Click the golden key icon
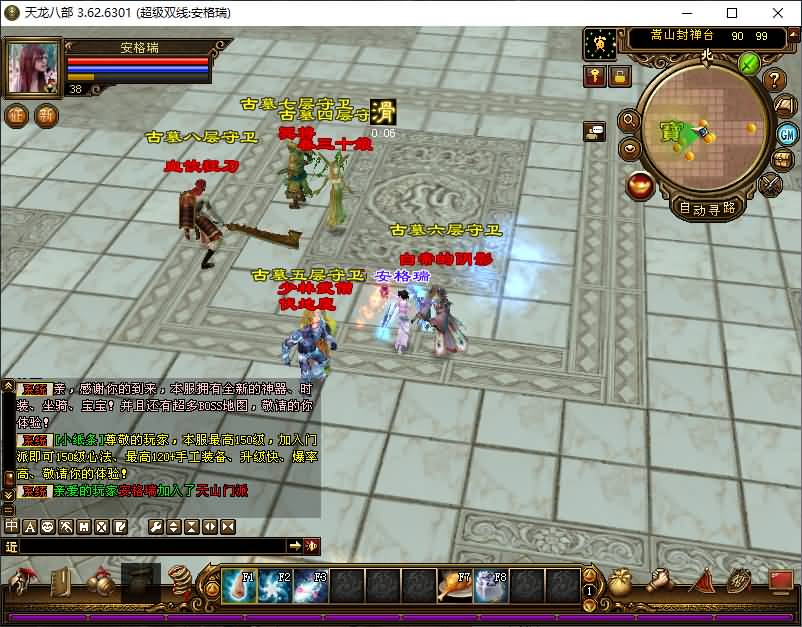This screenshot has height=627, width=802. 596,76
